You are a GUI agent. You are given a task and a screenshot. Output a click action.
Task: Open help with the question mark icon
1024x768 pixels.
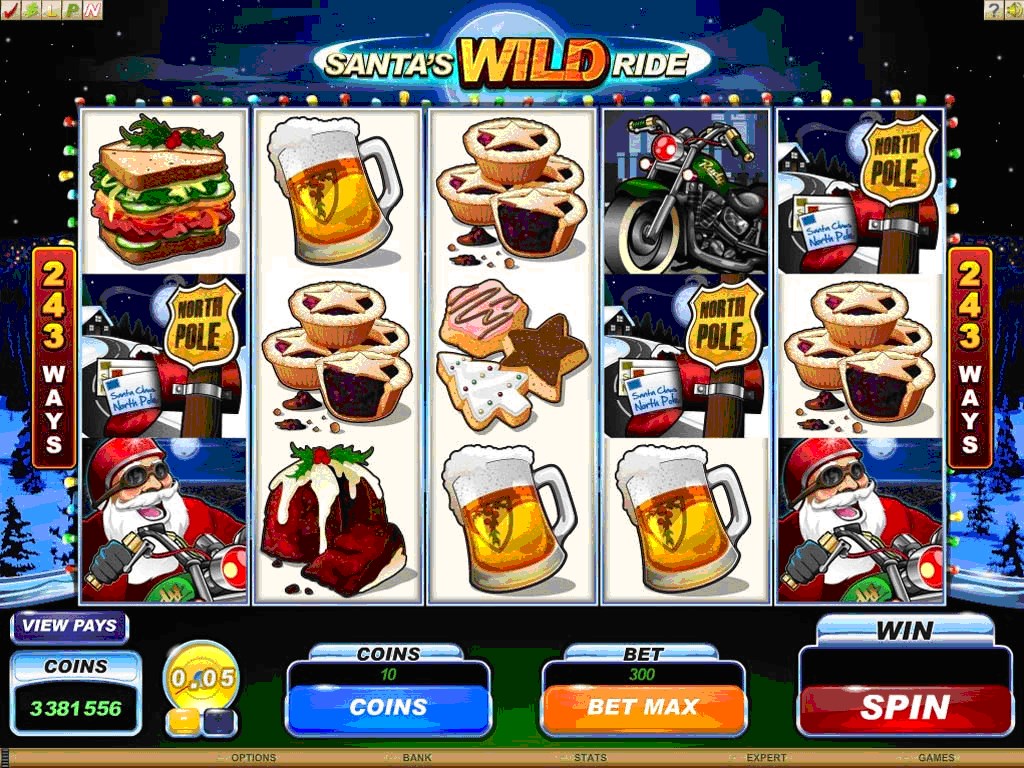[993, 11]
